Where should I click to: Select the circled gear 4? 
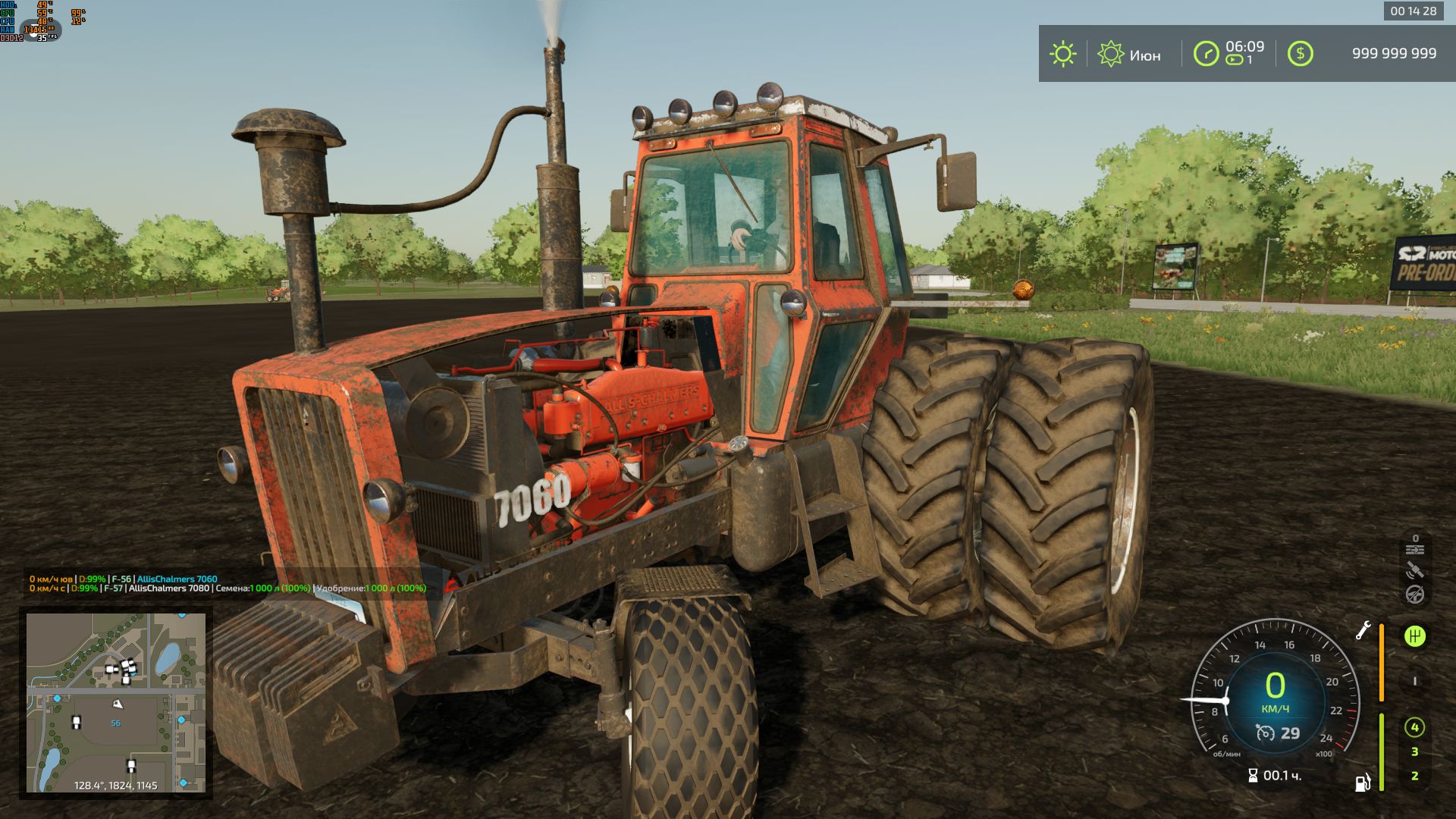[x=1414, y=728]
